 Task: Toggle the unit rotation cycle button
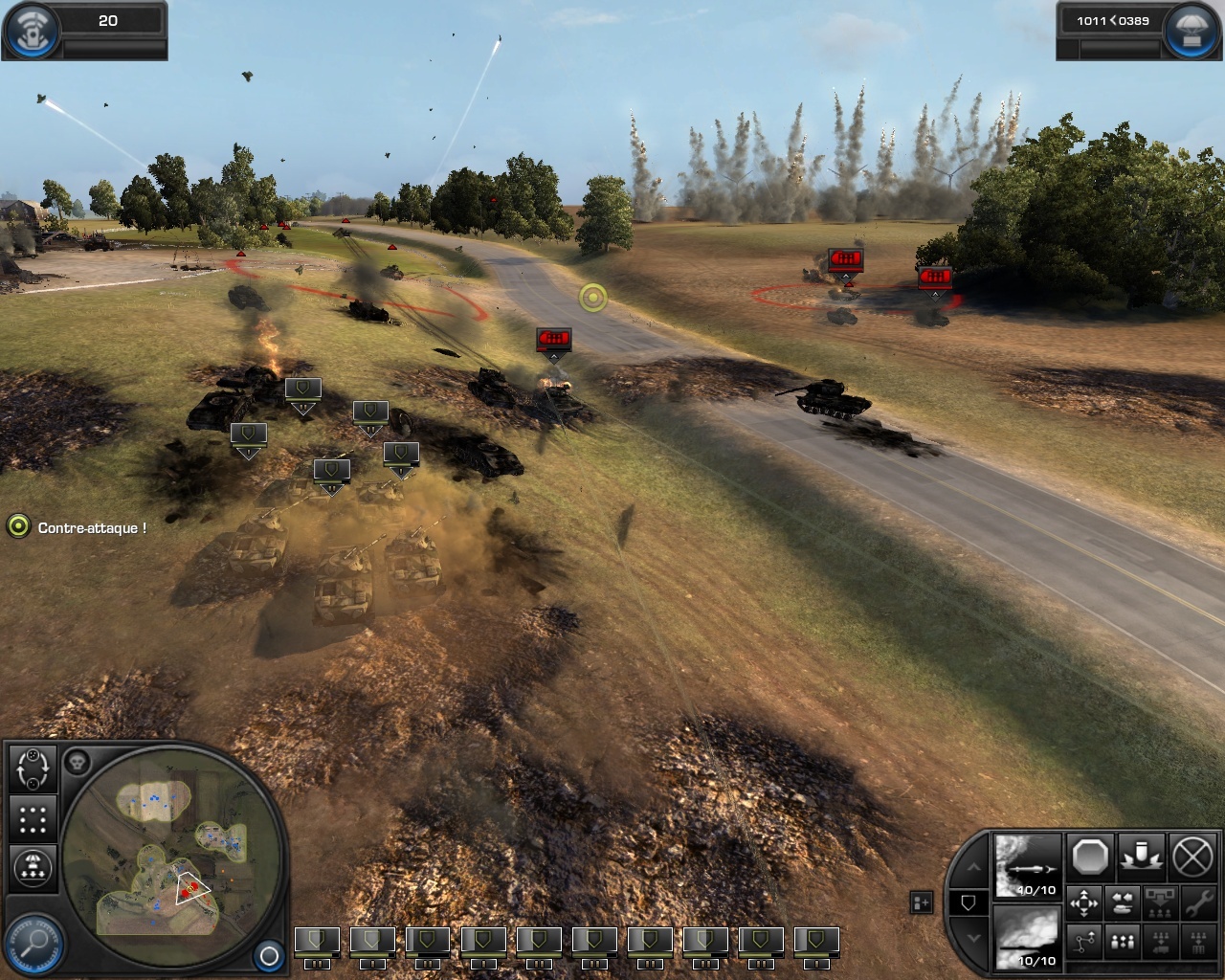pyautogui.click(x=33, y=768)
